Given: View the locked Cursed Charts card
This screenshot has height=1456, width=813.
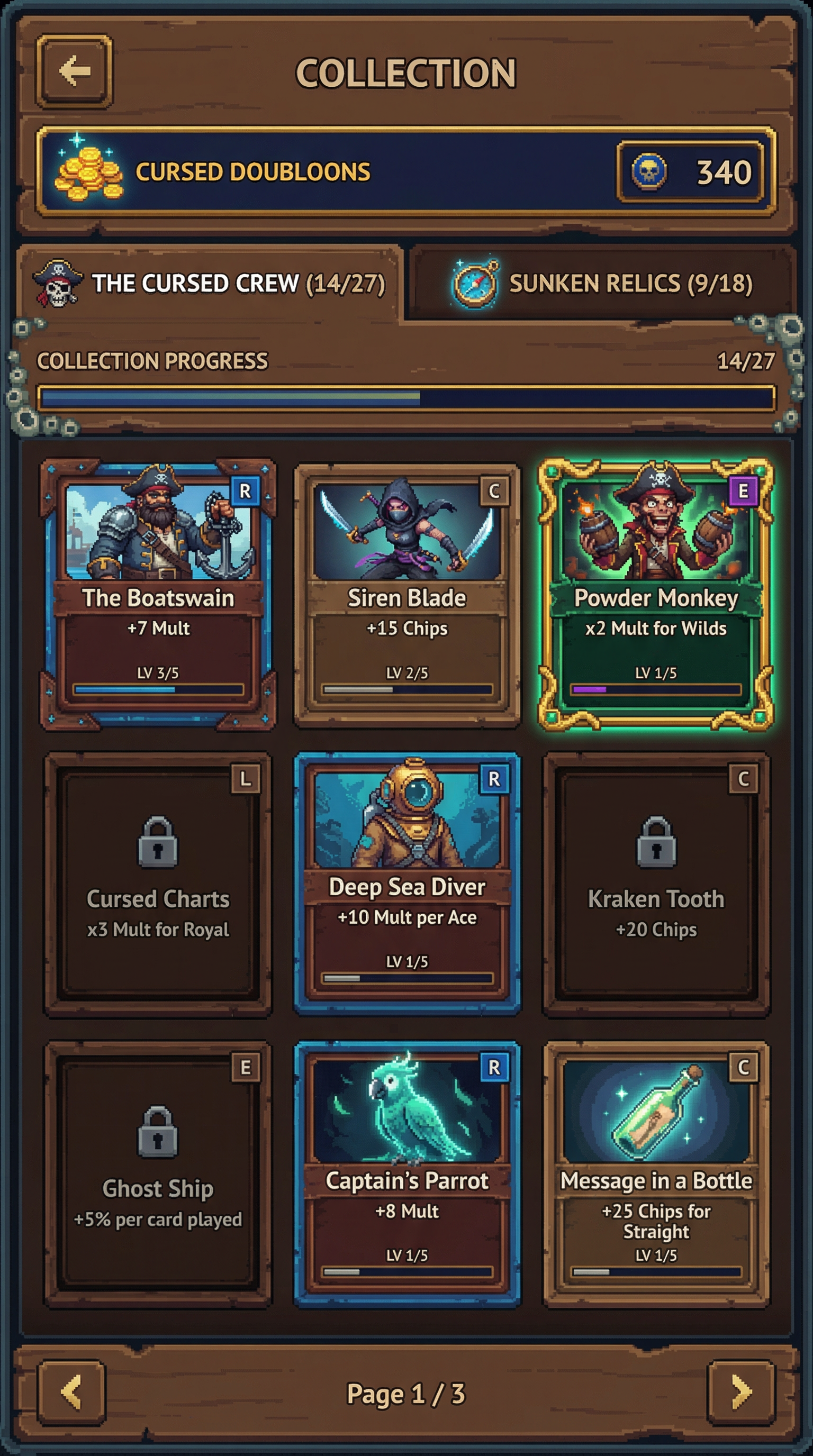Looking at the screenshot, I should 158,885.
